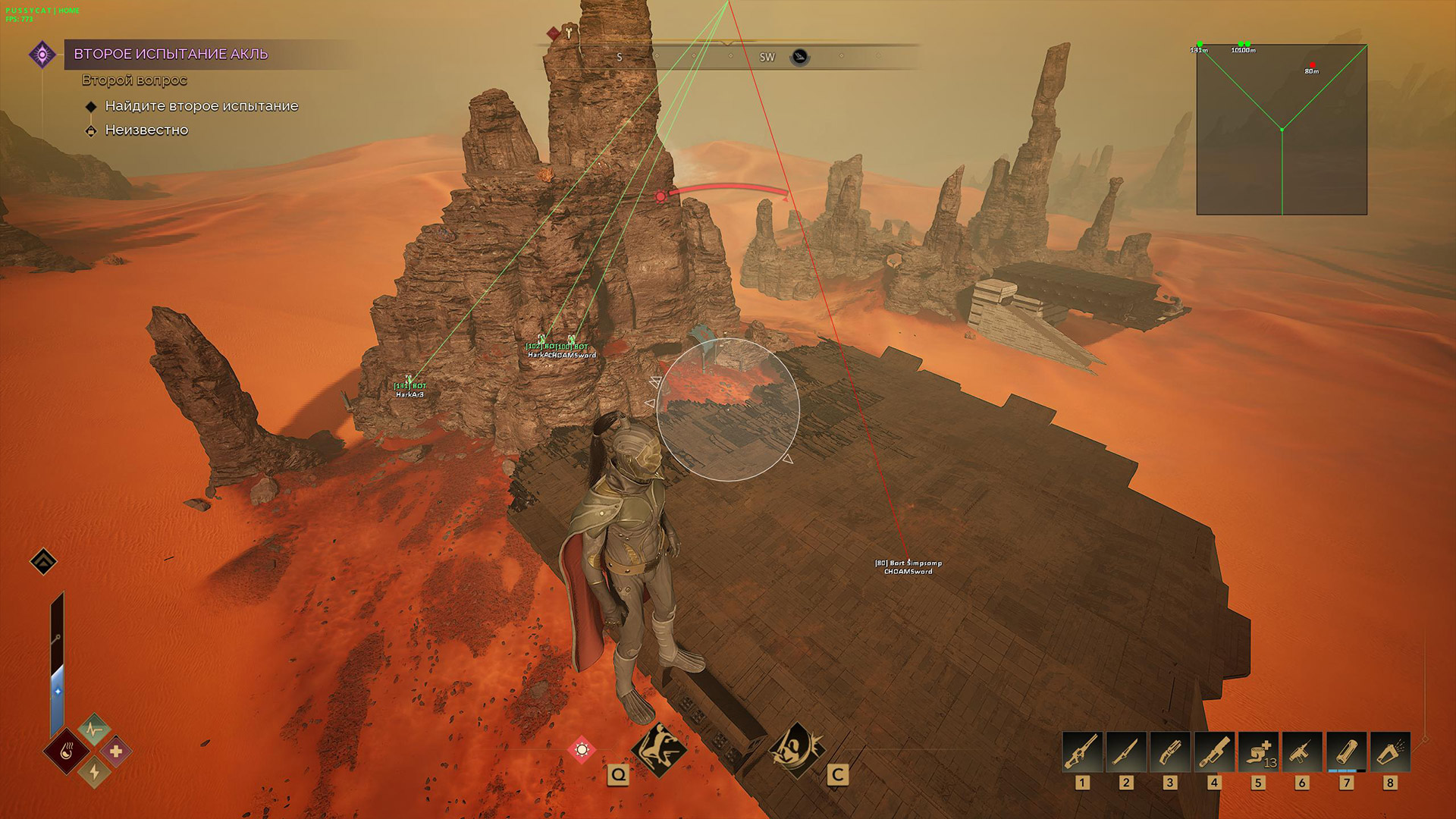Click the quest title 'ВТОРОЕ ИСПЫТАНИЕ АКЛЬ'
This screenshot has height=819, width=1456.
(x=171, y=54)
